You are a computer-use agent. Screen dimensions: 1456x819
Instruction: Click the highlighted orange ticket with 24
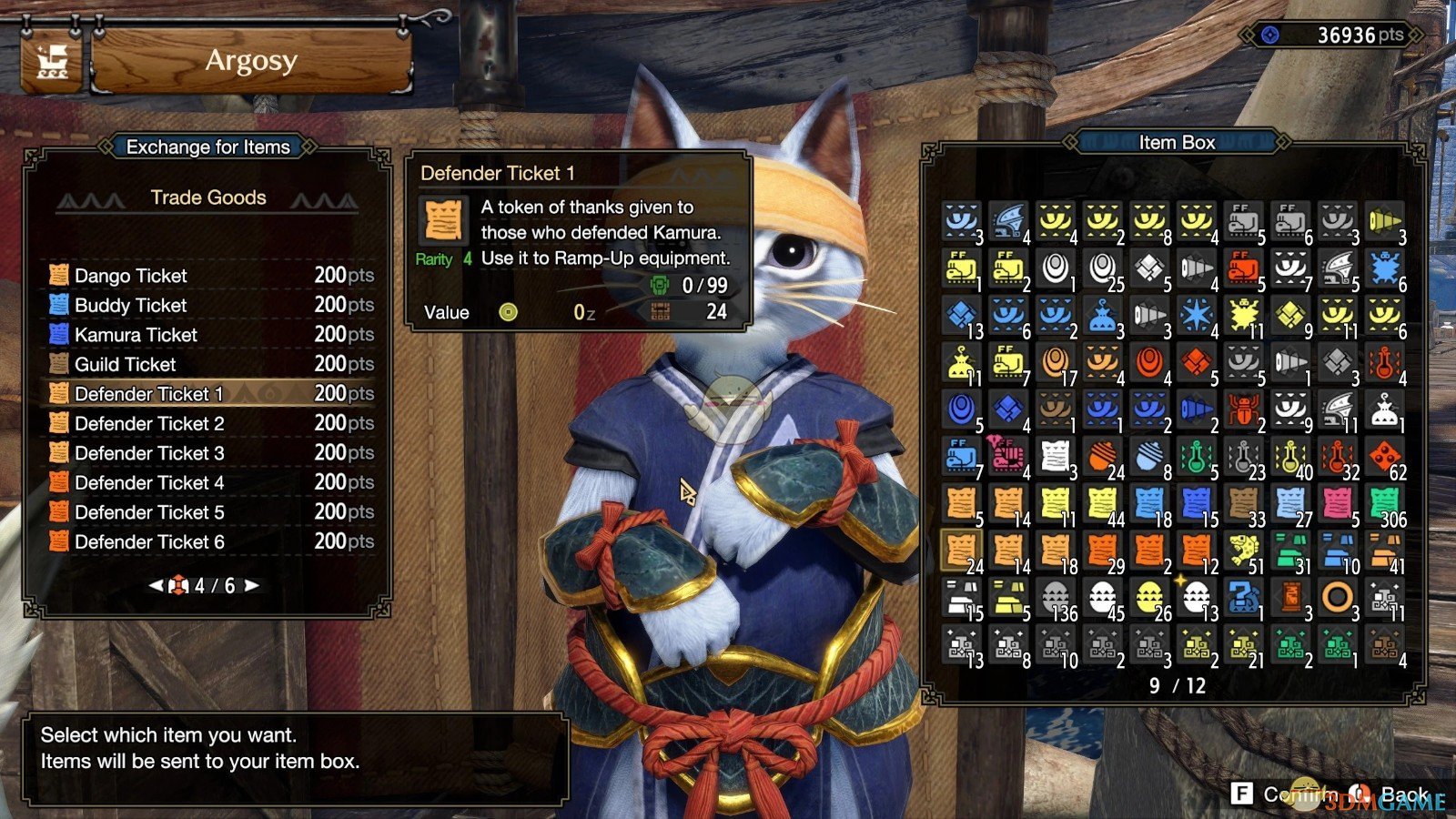[x=961, y=551]
